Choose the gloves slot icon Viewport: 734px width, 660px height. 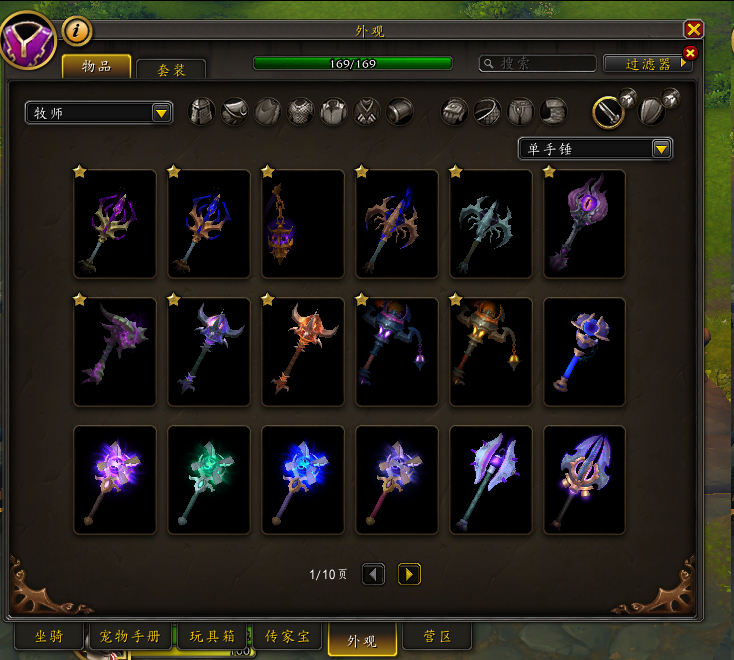click(x=455, y=111)
